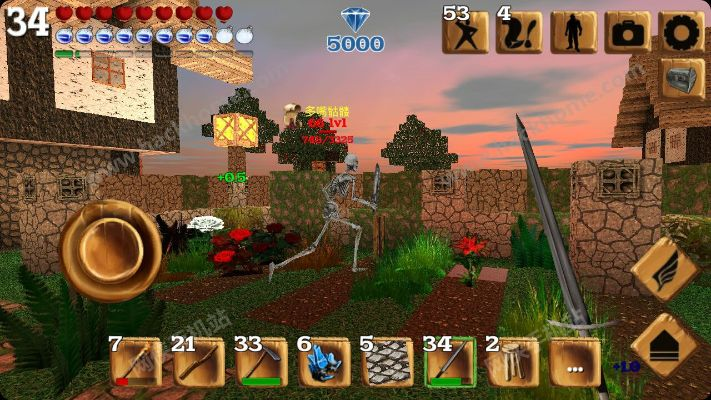The width and height of the screenshot is (711, 400).
Task: Open the question-and-exclamation quest button
Action: 520,32
